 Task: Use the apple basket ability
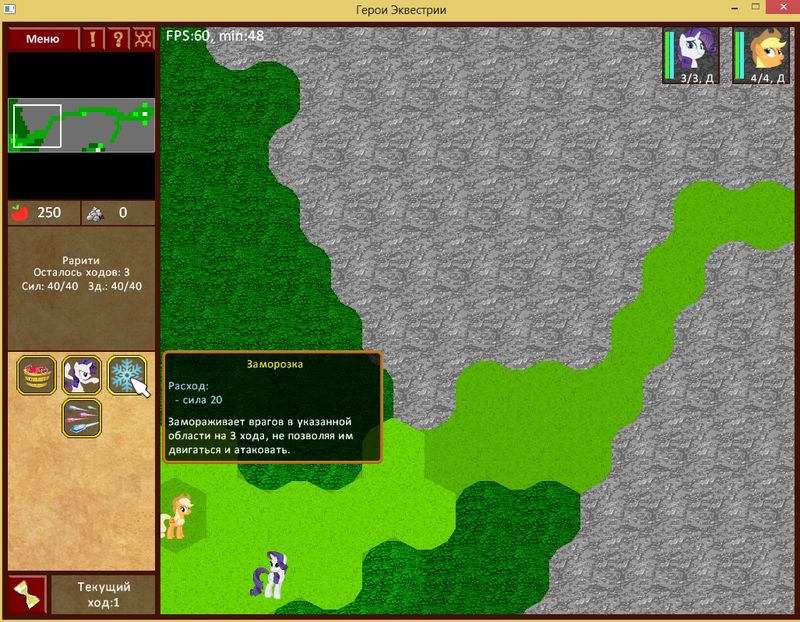39,375
